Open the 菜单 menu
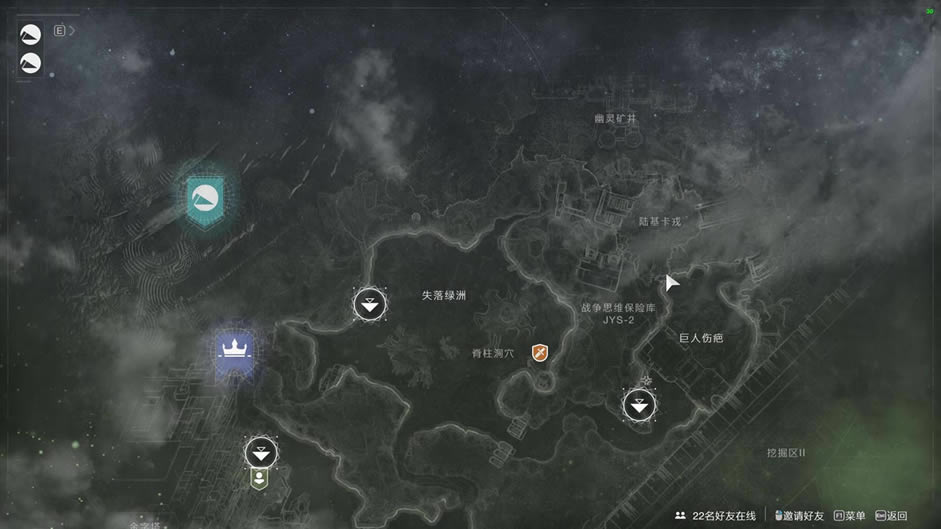Screen dimensions: 941x529 [849, 516]
